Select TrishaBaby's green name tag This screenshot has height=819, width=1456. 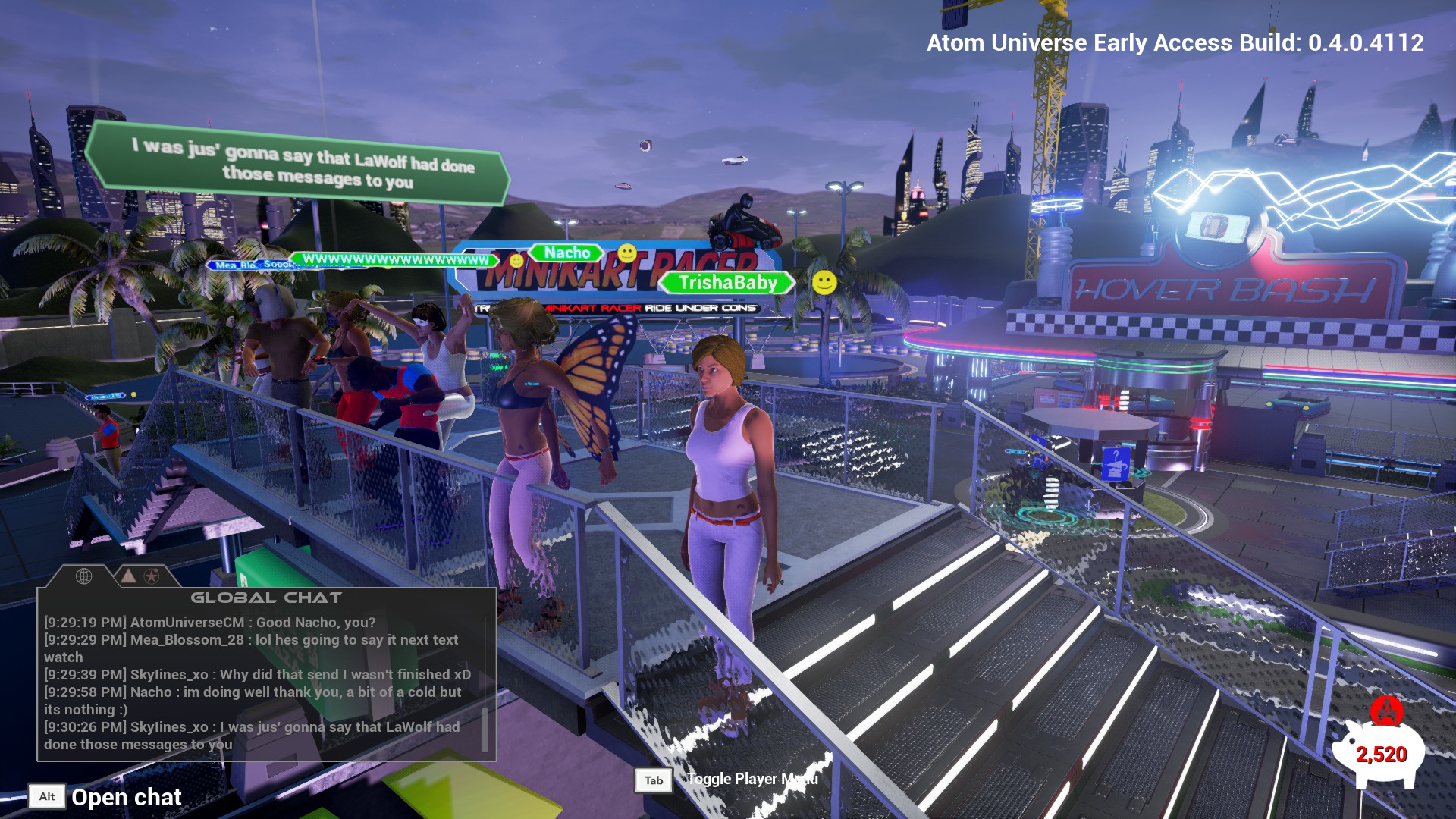(727, 283)
